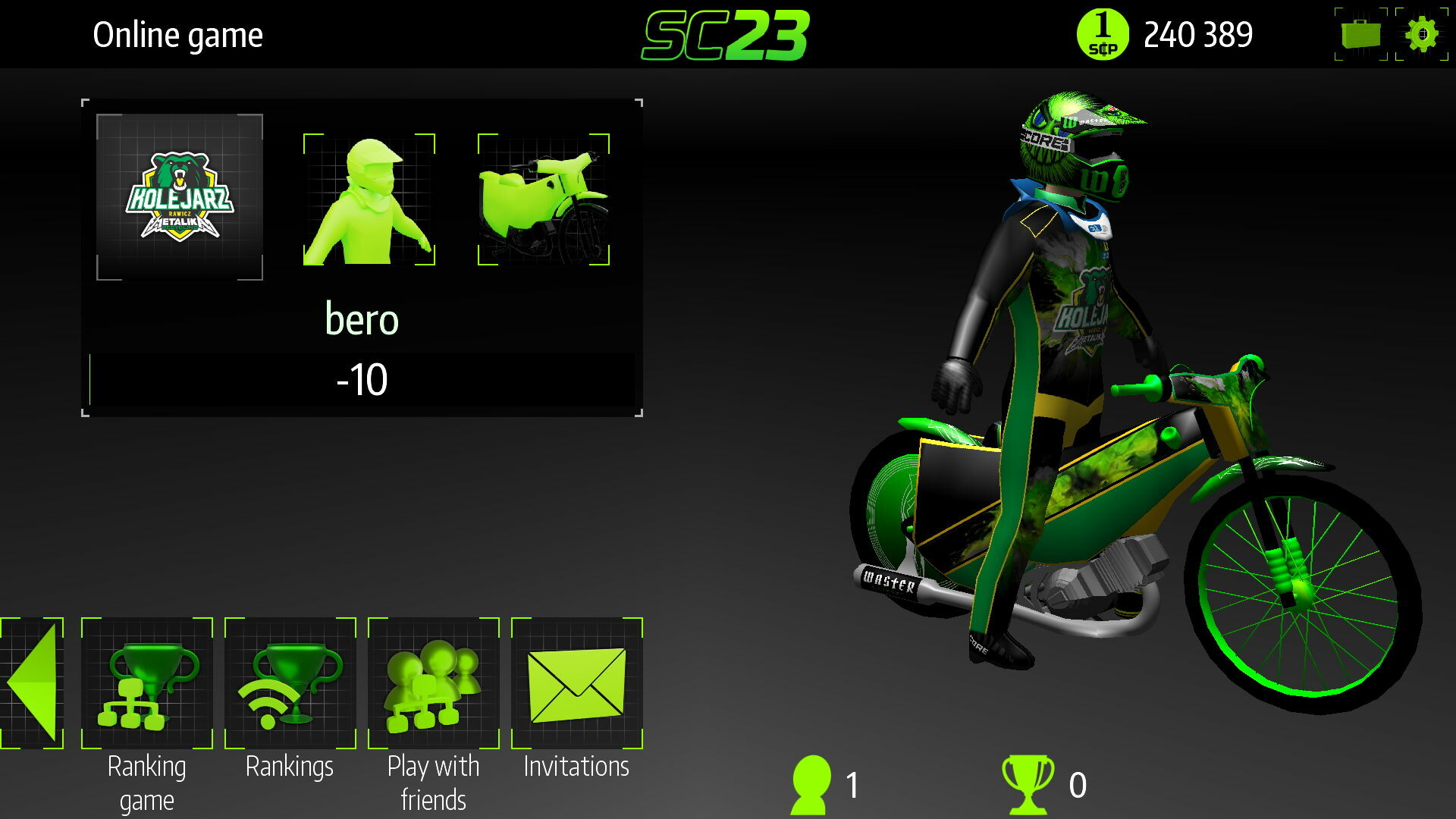1456x819 pixels.
Task: Select the green rider silhouette avatar
Action: coord(369,199)
